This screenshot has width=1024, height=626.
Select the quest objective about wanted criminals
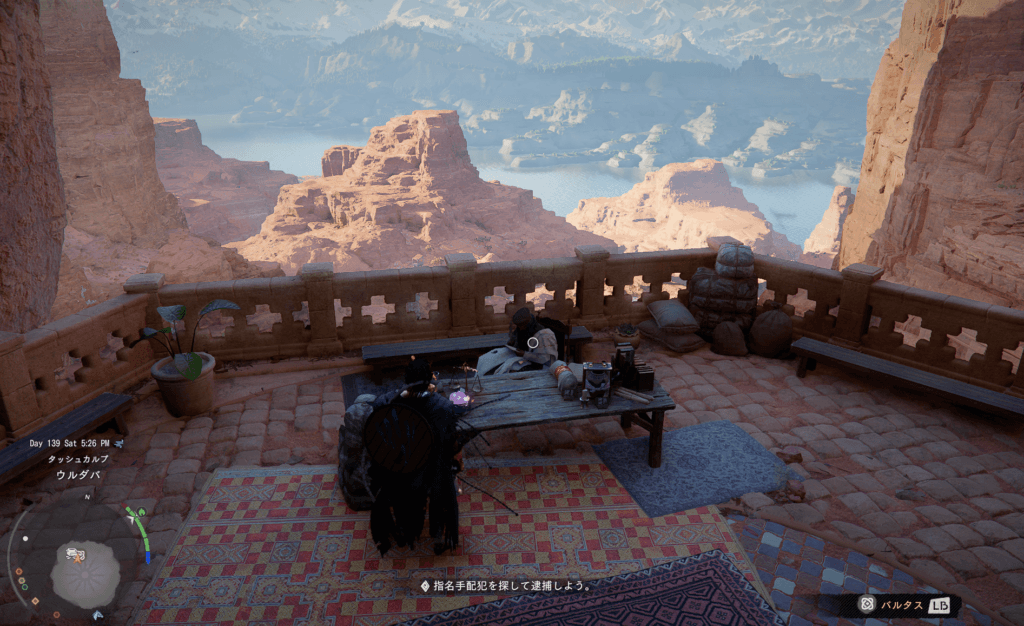coord(505,585)
